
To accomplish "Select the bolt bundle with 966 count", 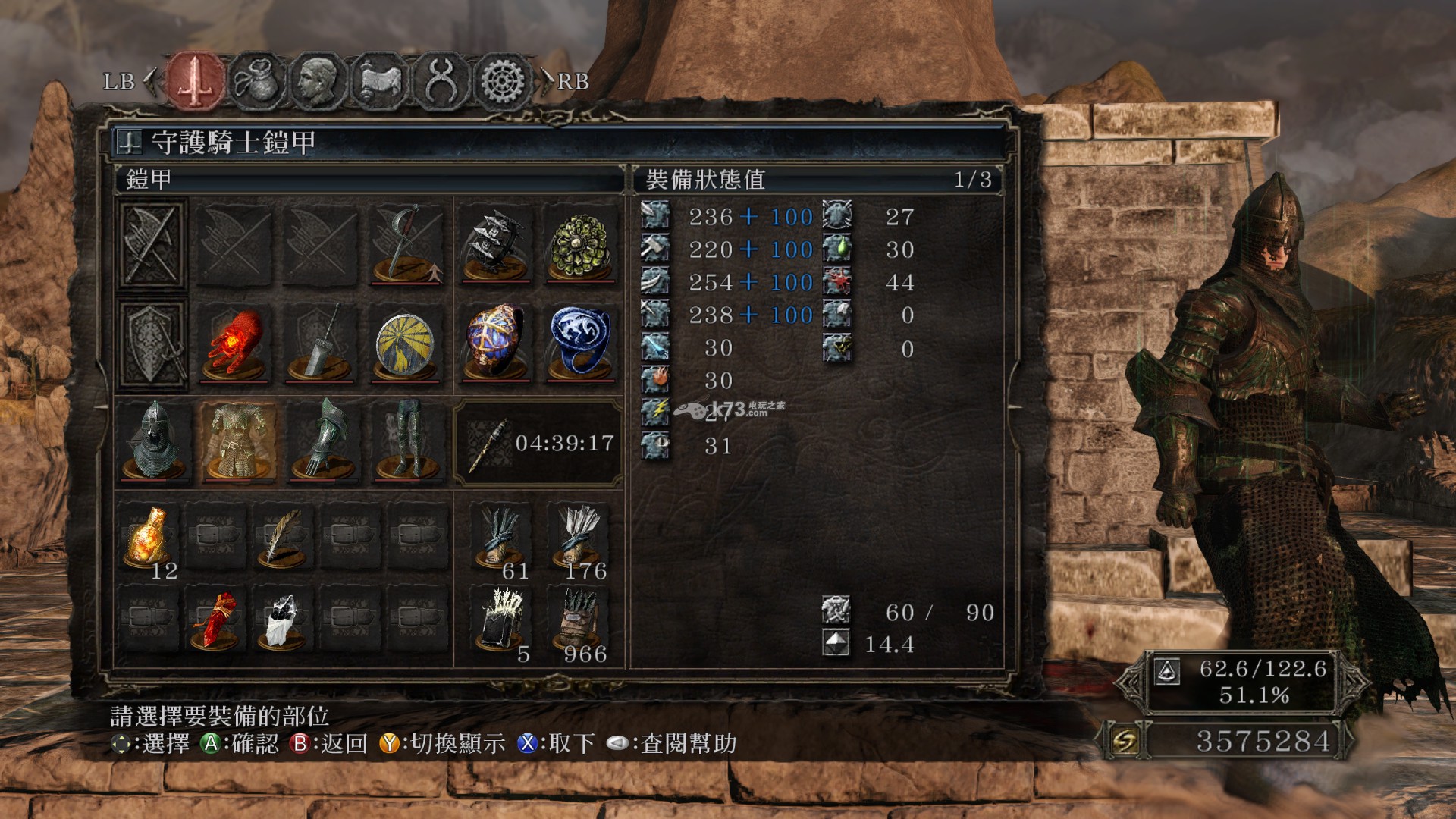I will pyautogui.click(x=581, y=620).
